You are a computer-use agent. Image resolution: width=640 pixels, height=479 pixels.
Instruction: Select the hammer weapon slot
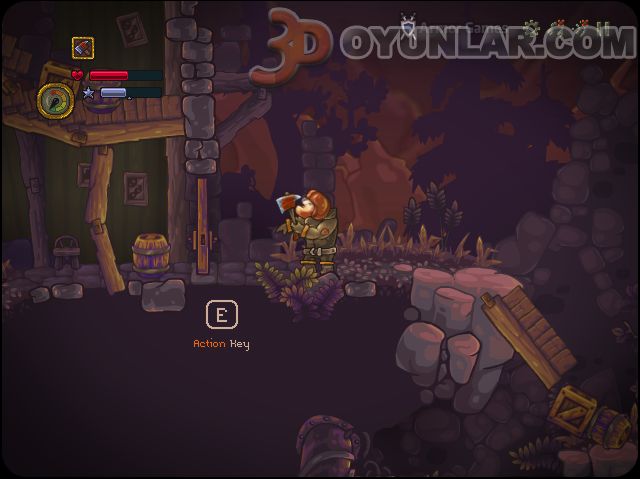pyautogui.click(x=83, y=47)
